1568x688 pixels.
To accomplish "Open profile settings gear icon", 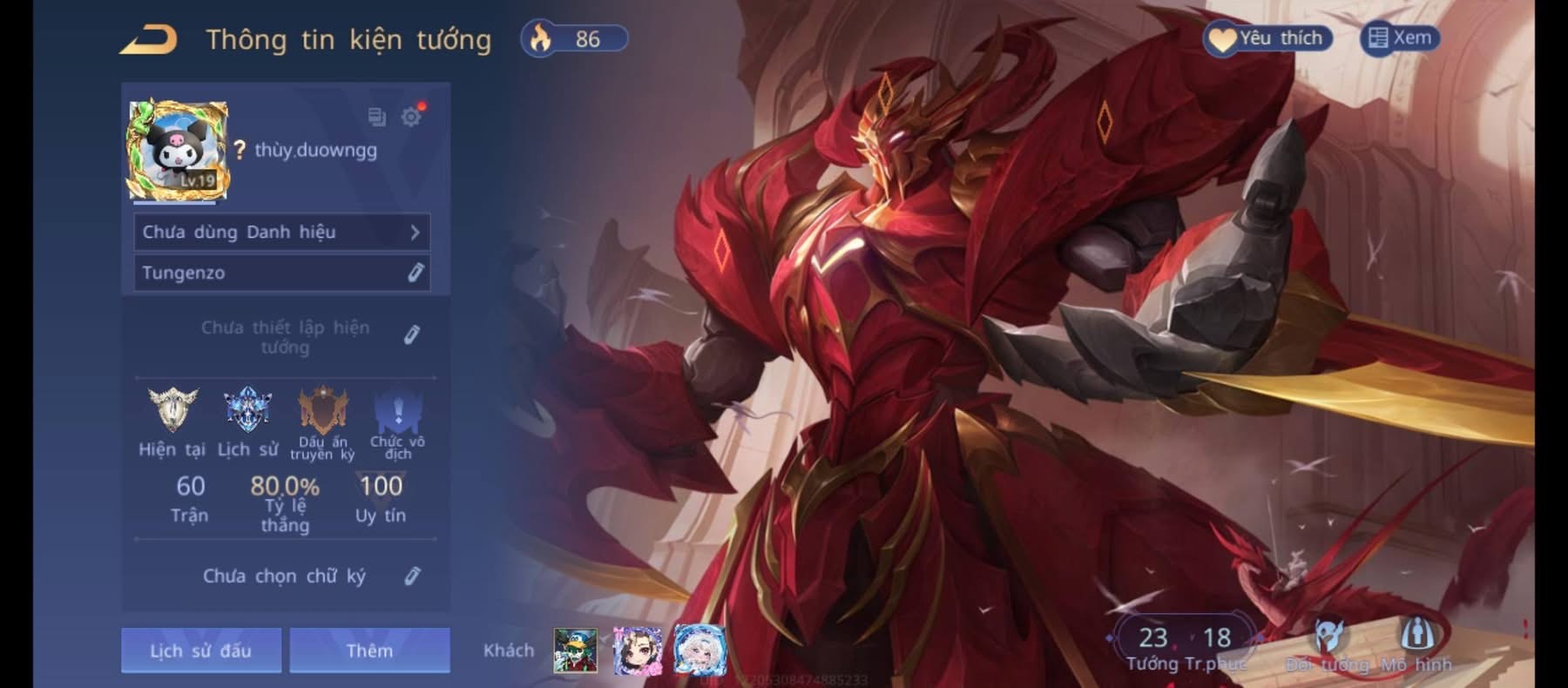I will 411,117.
